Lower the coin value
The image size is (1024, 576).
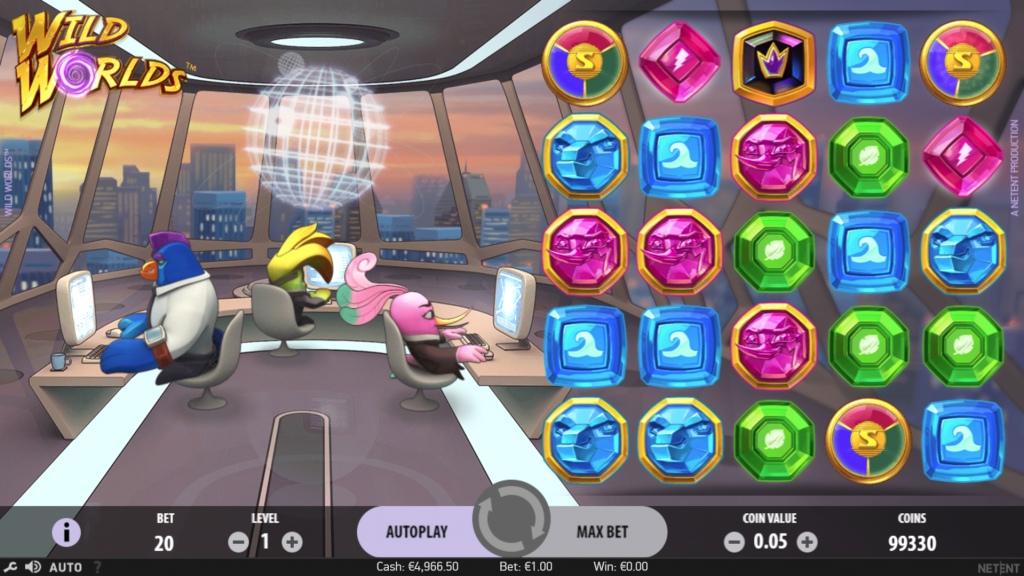click(734, 542)
